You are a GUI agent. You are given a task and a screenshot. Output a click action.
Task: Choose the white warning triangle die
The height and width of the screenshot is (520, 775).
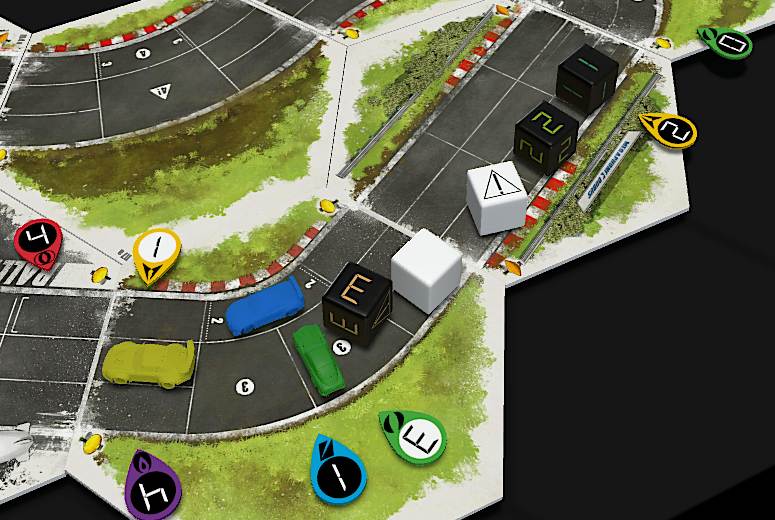497,196
